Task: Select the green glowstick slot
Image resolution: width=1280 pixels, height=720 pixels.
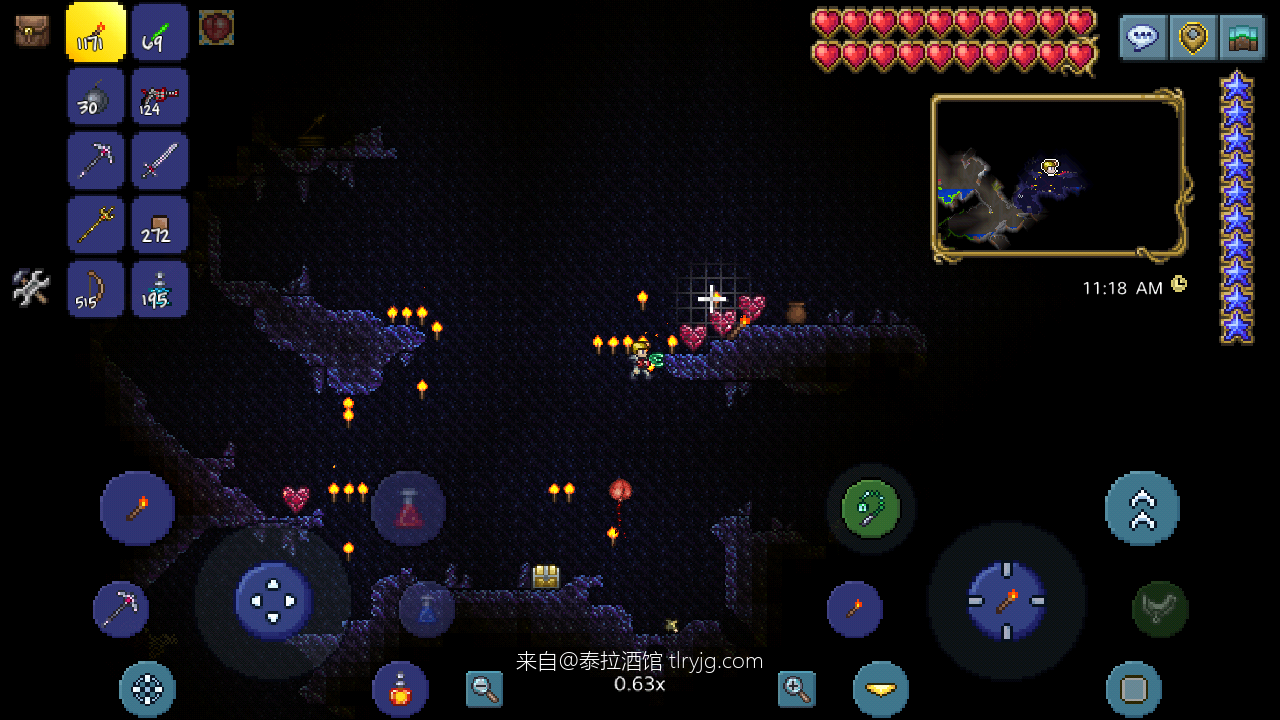Action: tap(159, 32)
